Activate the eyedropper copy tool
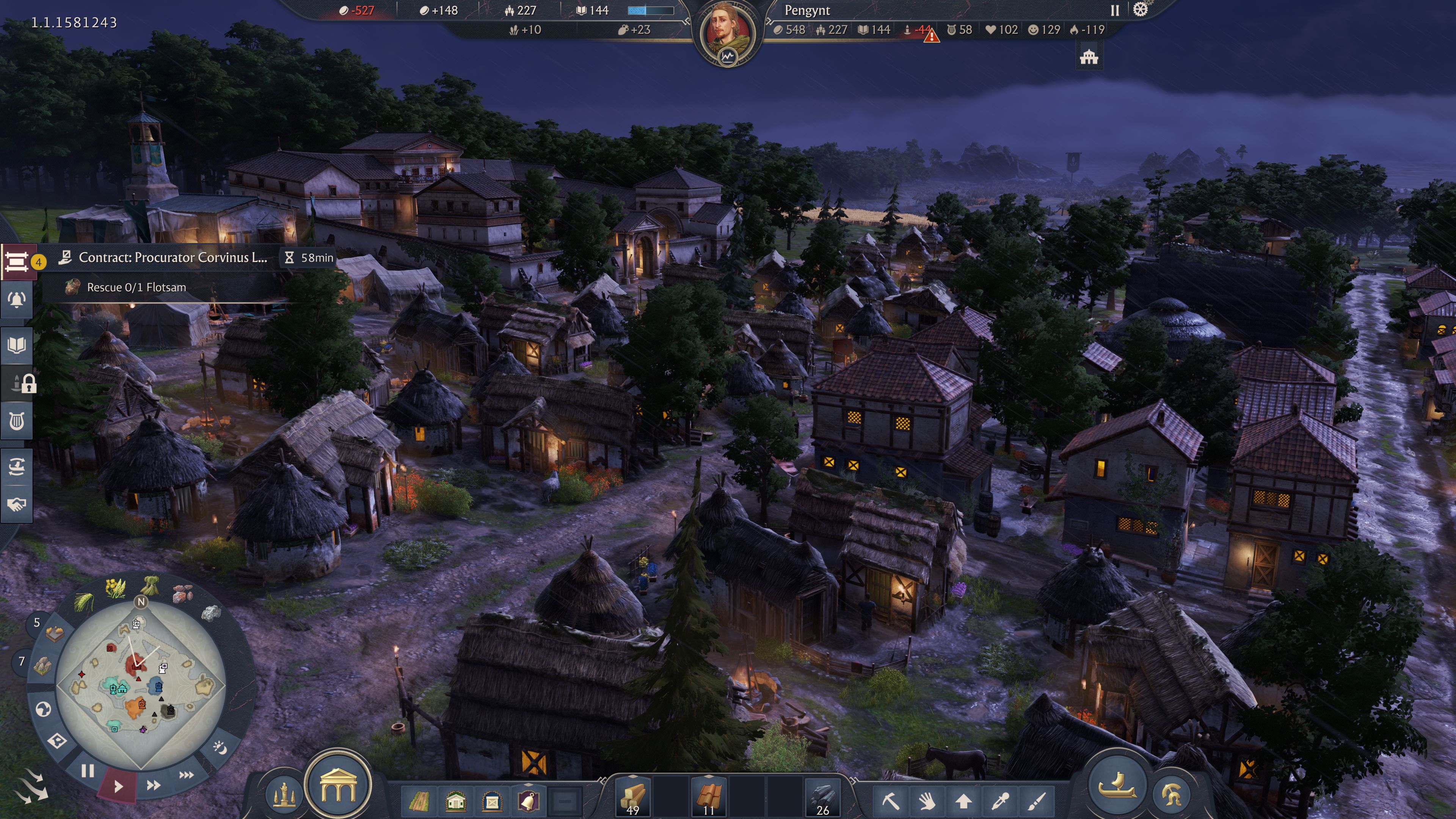The image size is (1456, 819). point(1001,801)
